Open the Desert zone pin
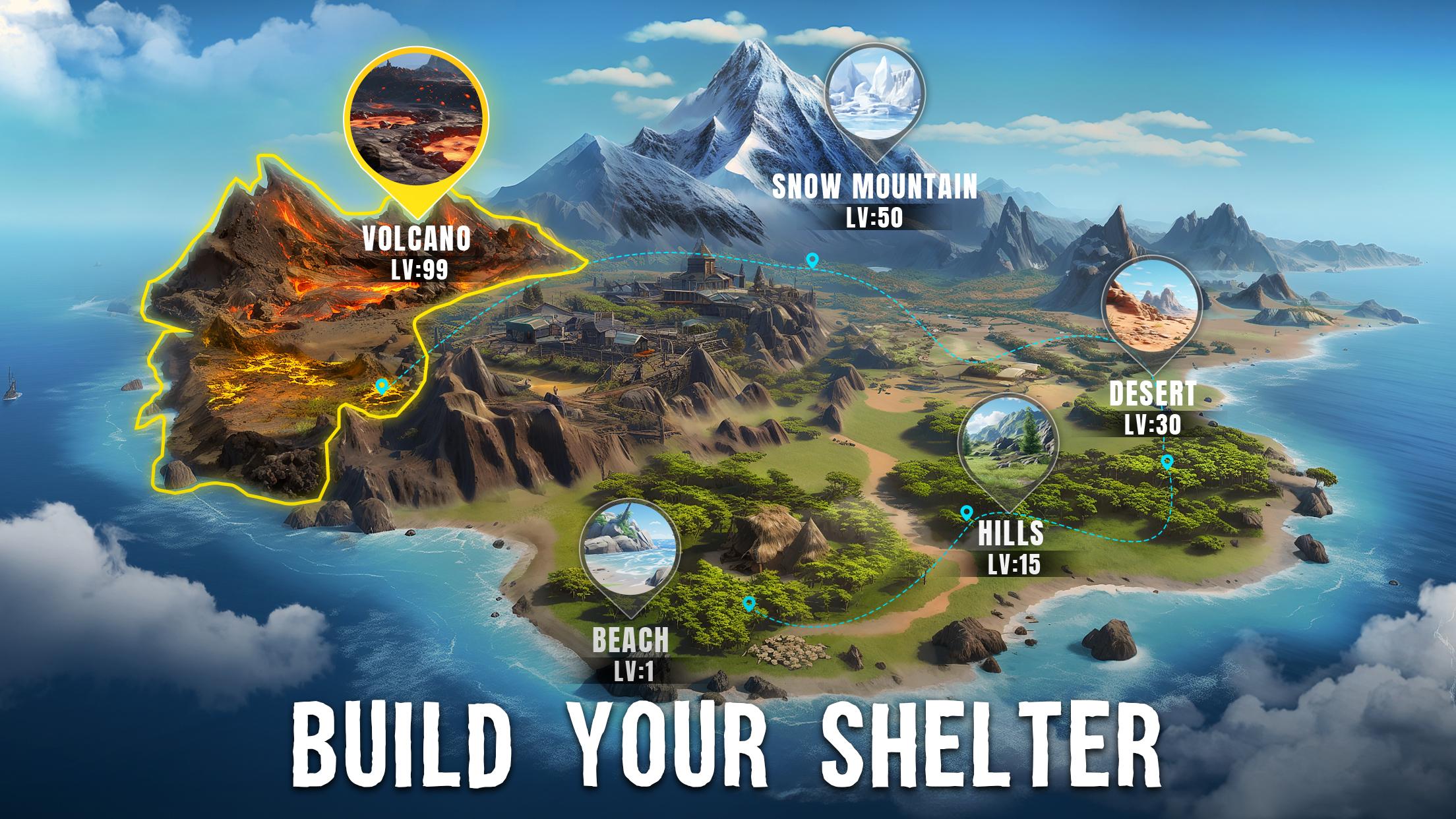This screenshot has height=819, width=1456. tap(1151, 307)
